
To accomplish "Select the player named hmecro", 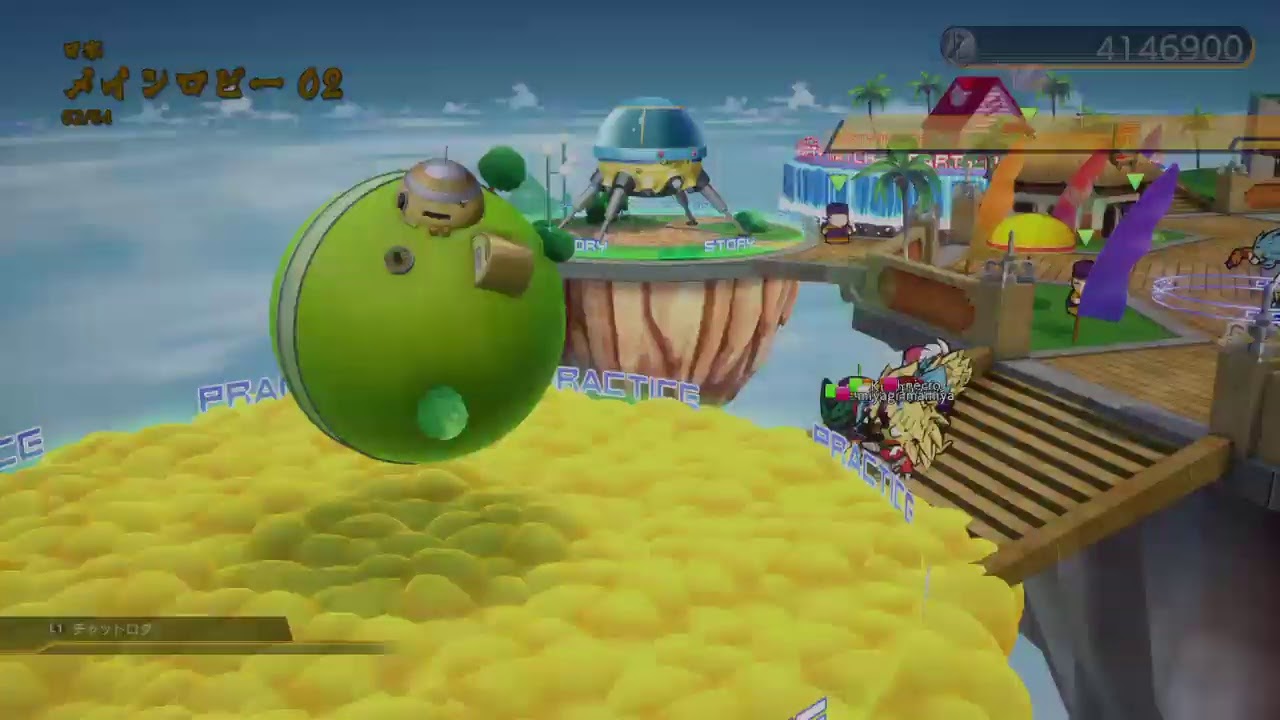I will pyautogui.click(x=918, y=384).
